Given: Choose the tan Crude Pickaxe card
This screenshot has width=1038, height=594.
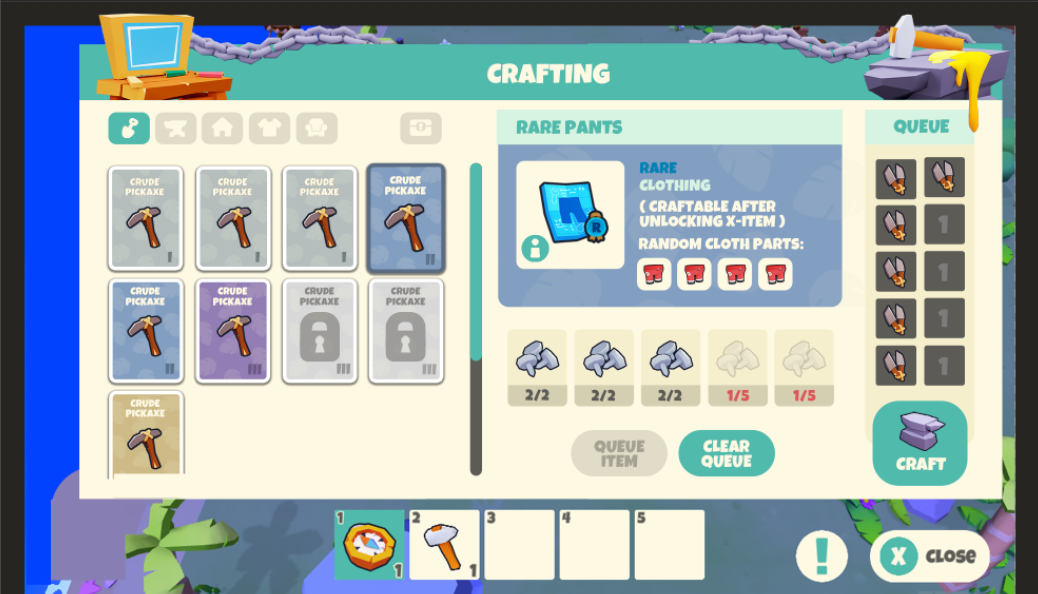Looking at the screenshot, I should click(x=145, y=434).
